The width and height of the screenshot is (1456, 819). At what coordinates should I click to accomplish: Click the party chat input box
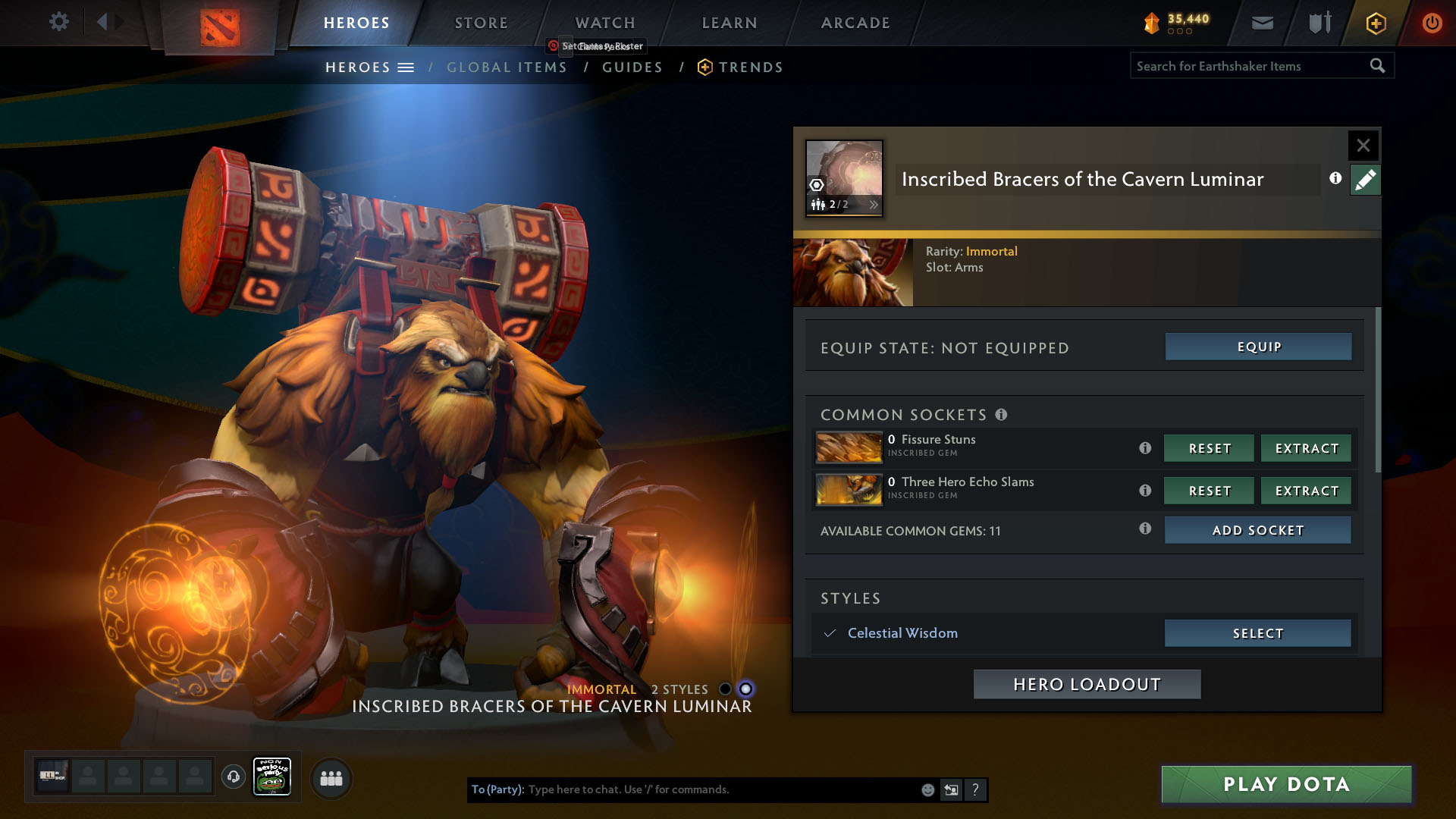pos(720,789)
